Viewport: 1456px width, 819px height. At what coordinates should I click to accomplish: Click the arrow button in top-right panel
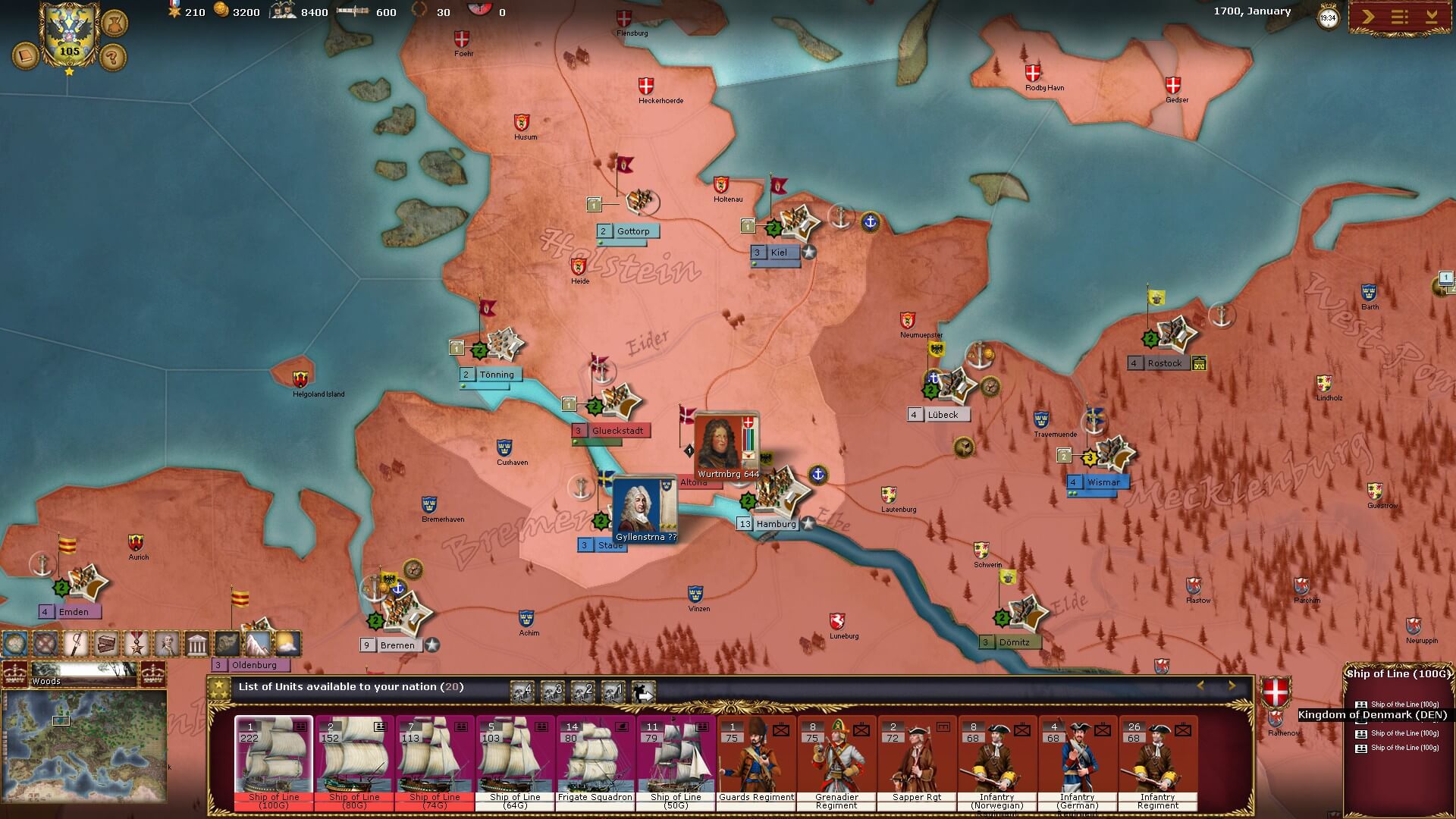point(1367,17)
